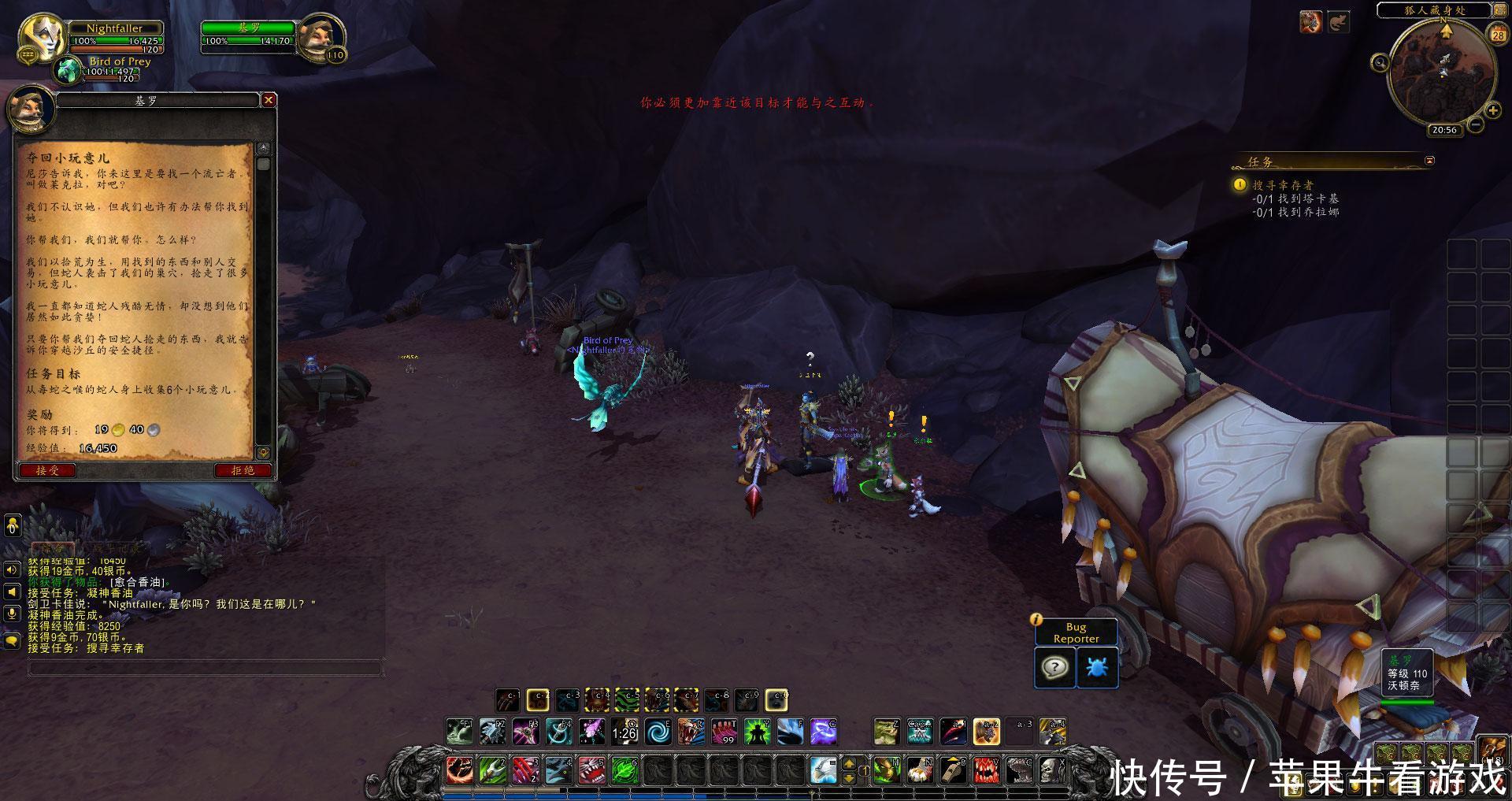
Task: Decline the quest with the 拒绝 button
Action: [x=243, y=470]
